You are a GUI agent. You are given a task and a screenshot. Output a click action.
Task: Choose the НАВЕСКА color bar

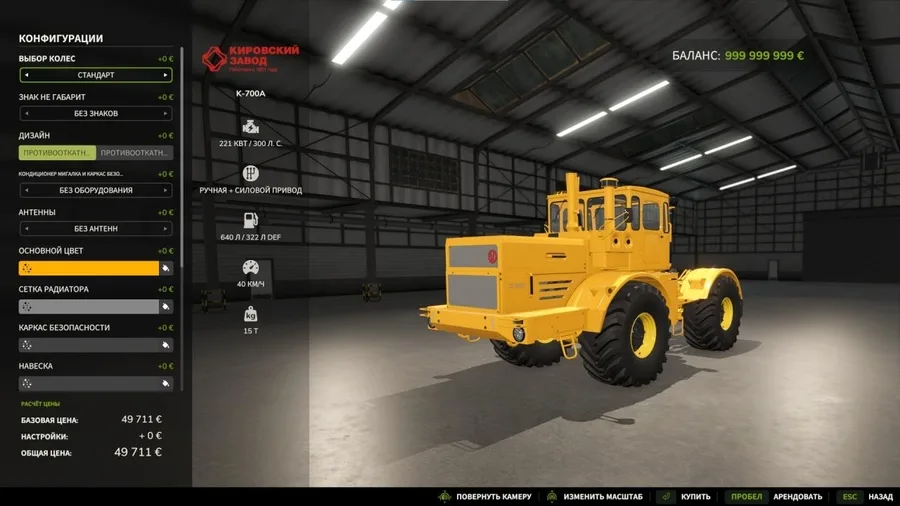point(88,384)
